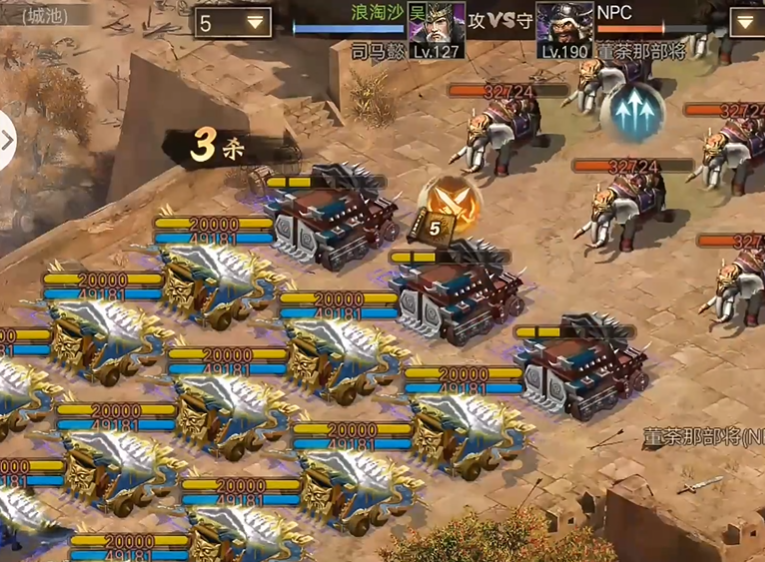765x562 pixels.
Task: Expand the dropdown arrow beside the NPC name
Action: [746, 22]
